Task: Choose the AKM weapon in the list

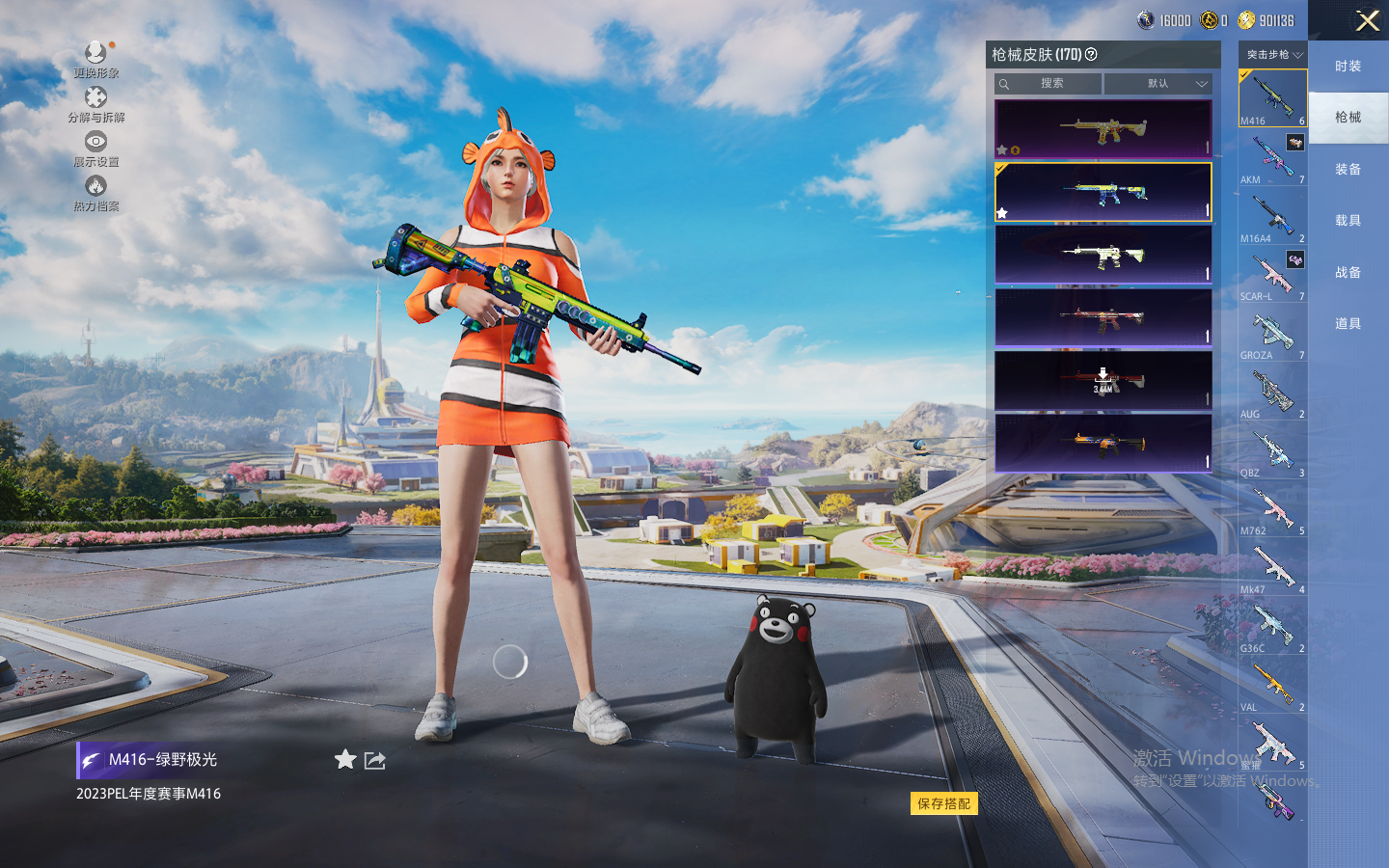Action: [1272, 158]
